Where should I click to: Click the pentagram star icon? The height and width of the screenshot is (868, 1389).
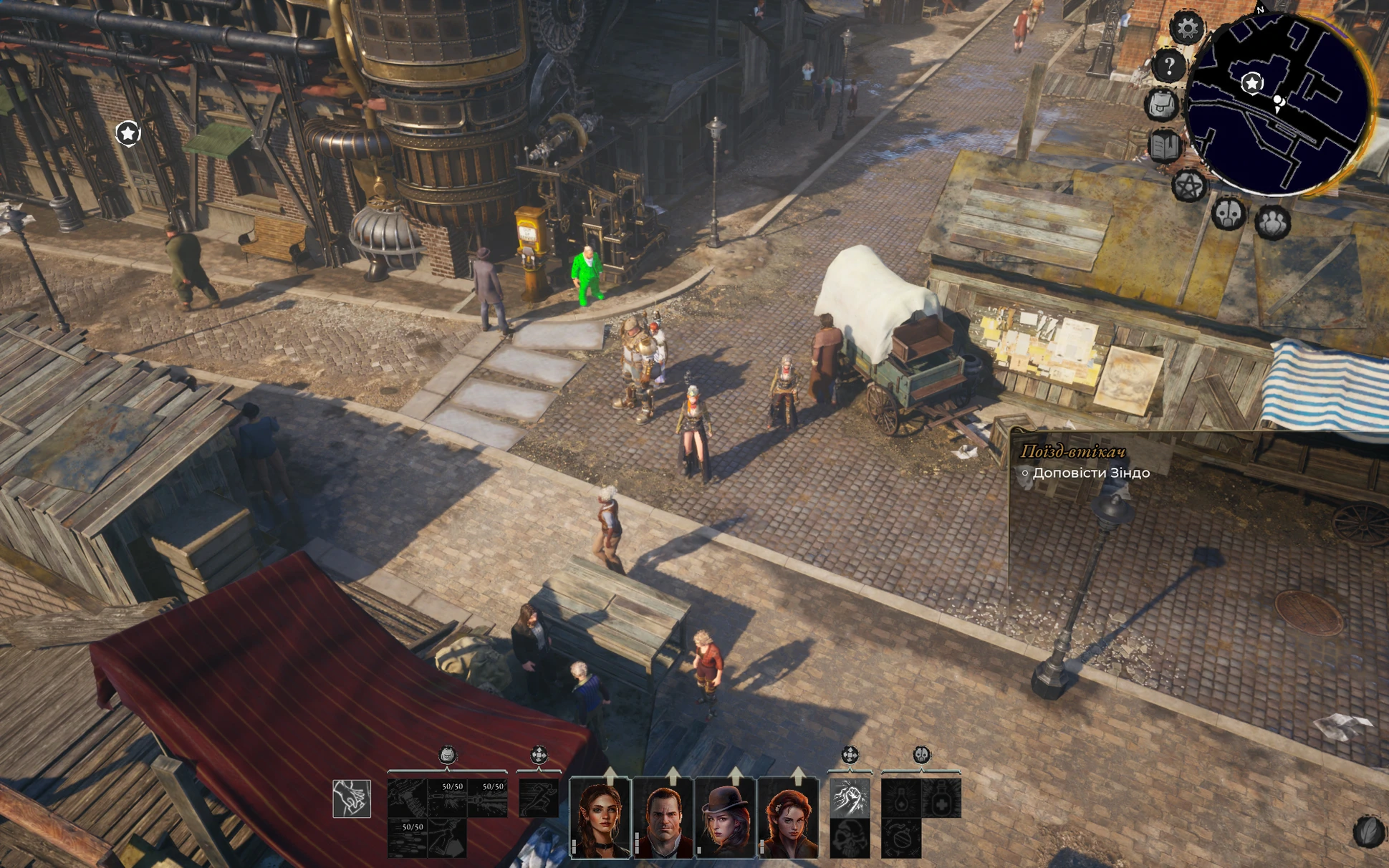[1188, 186]
